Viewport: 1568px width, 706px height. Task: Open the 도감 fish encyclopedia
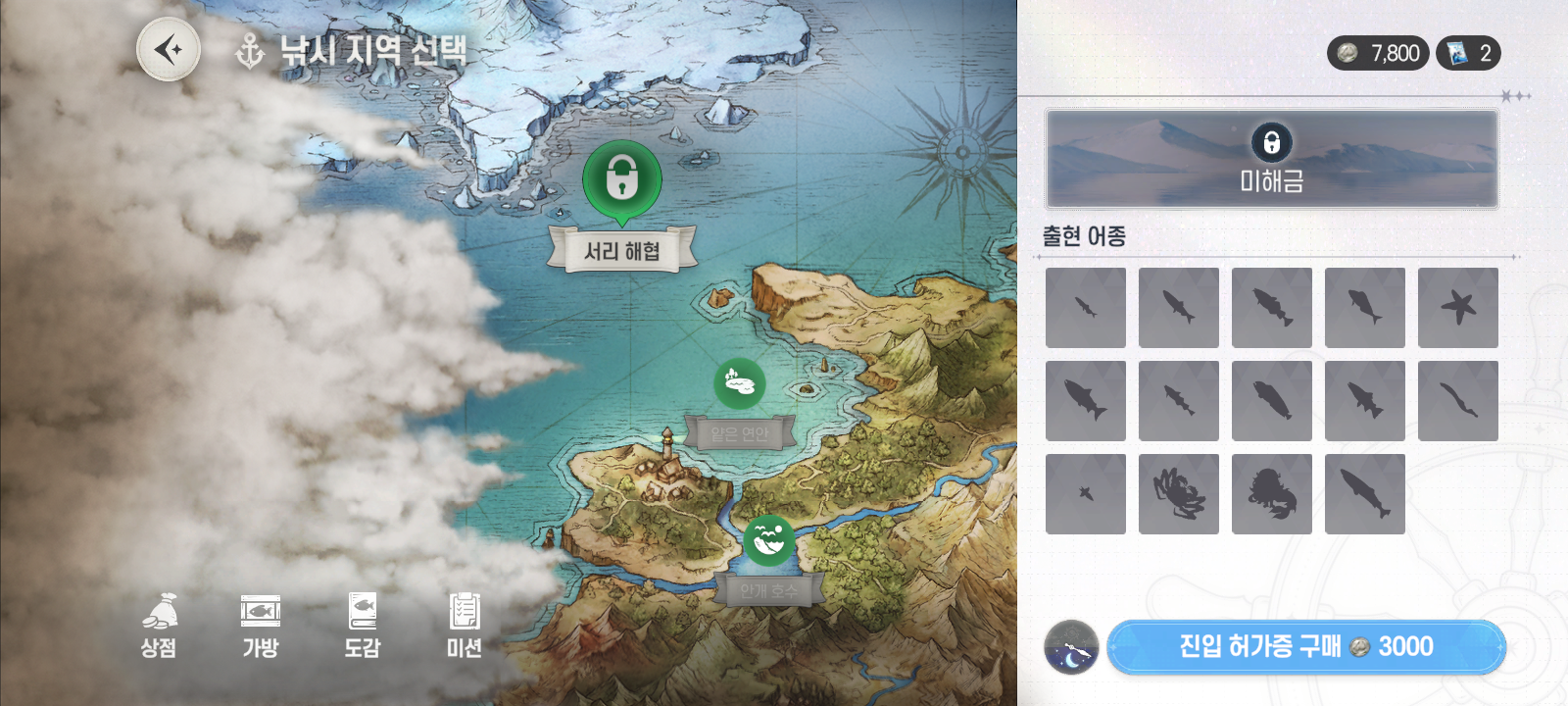click(x=363, y=625)
